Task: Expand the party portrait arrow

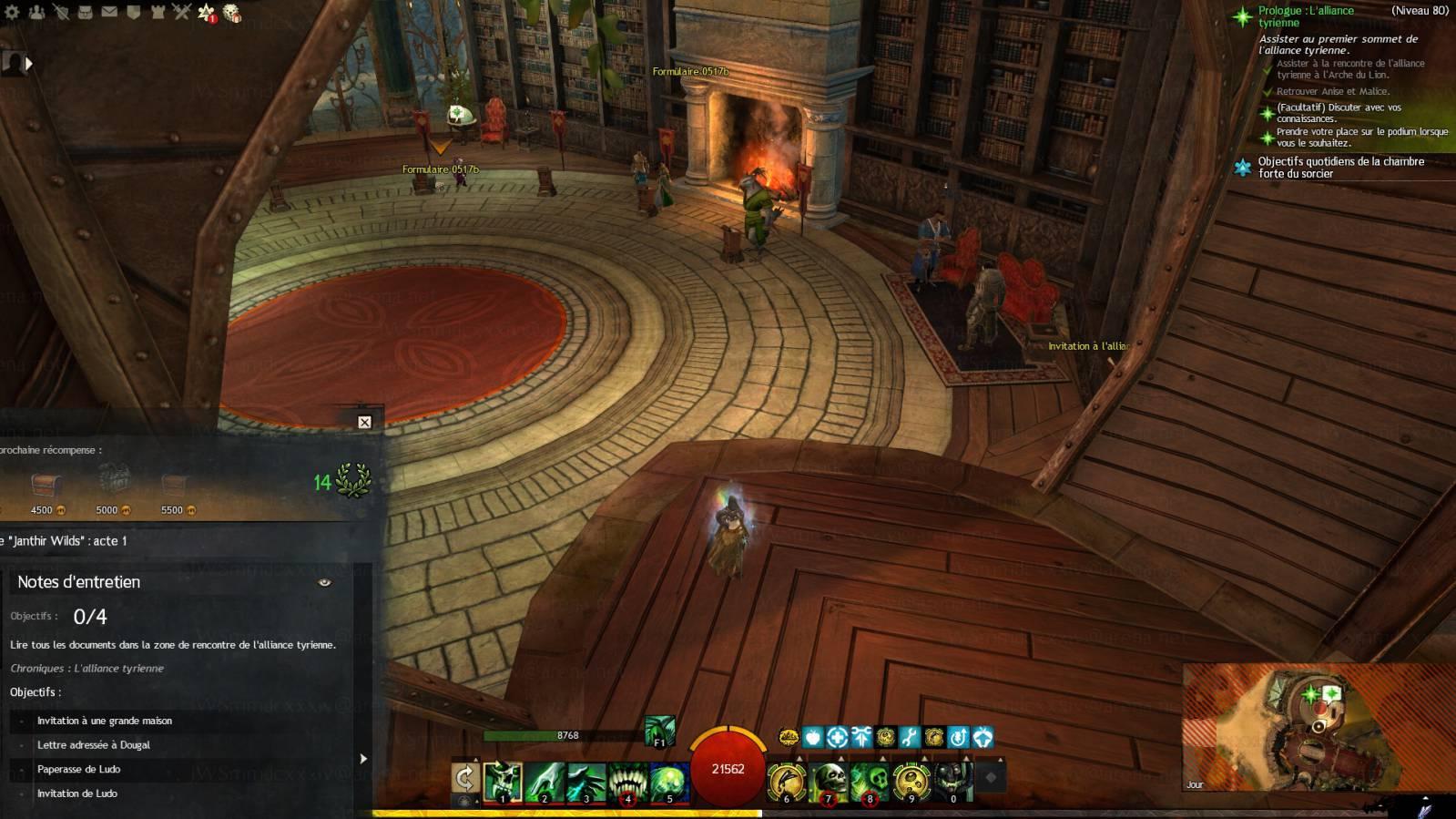Action: 29,64
